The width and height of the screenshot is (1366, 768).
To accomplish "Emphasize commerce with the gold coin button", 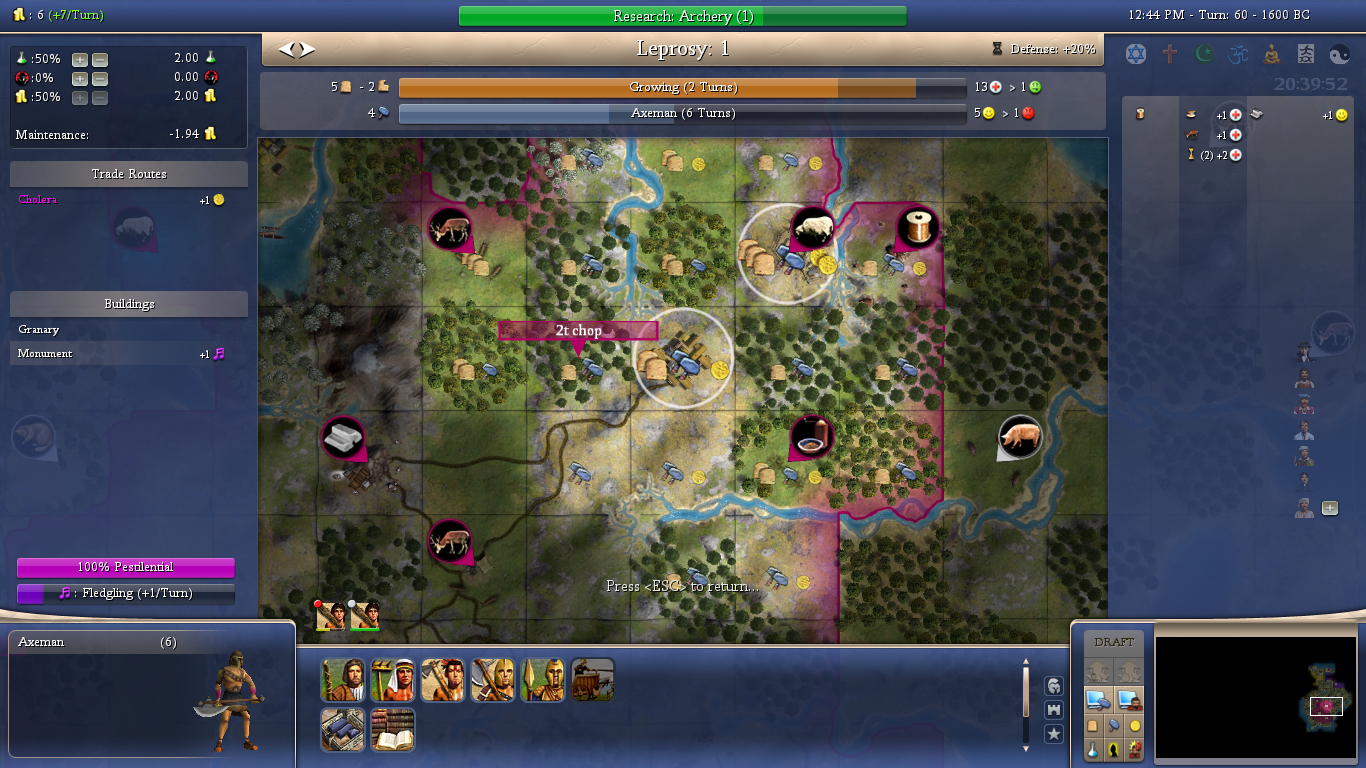I will tap(1135, 725).
